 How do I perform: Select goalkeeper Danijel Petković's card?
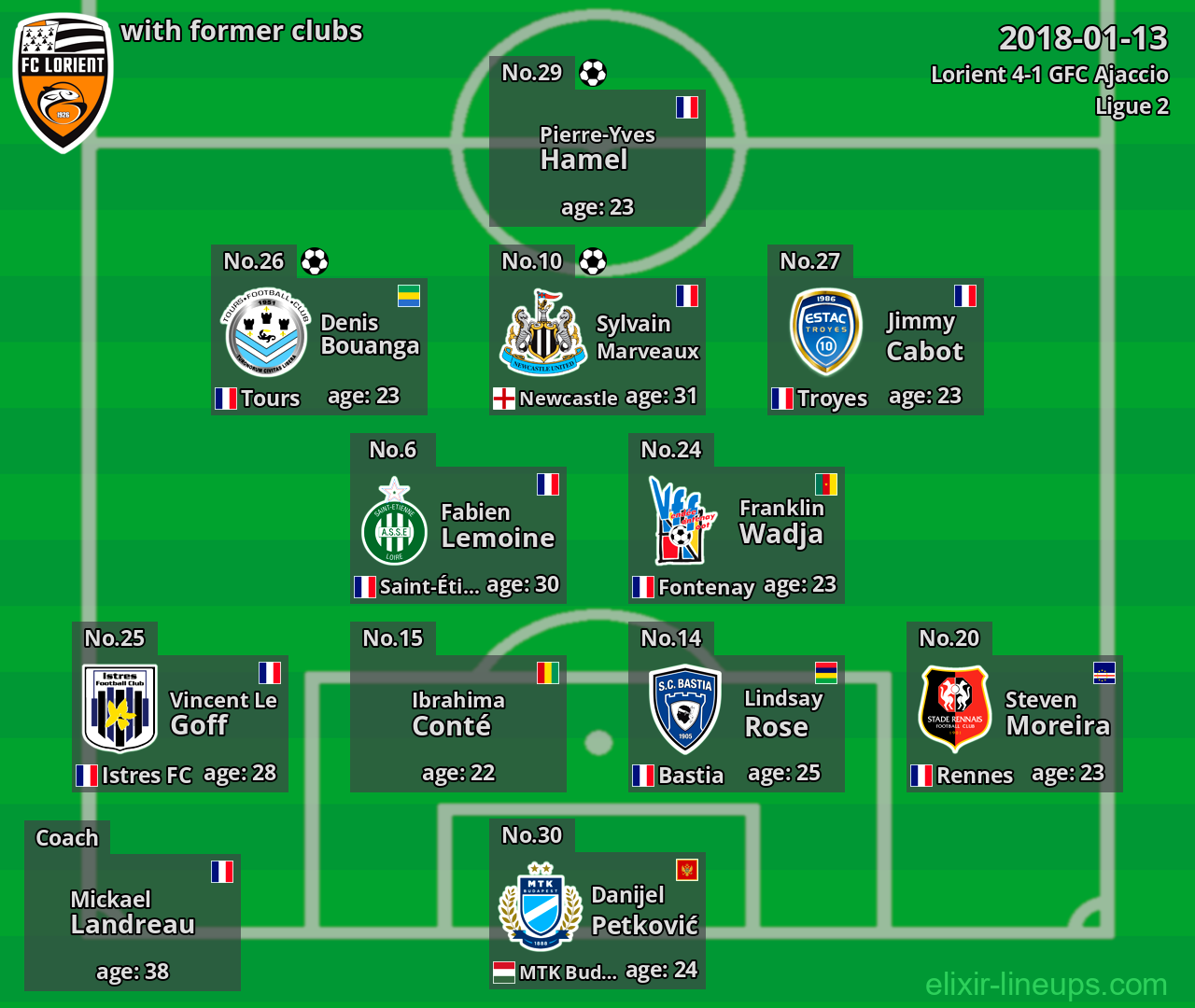[597, 920]
